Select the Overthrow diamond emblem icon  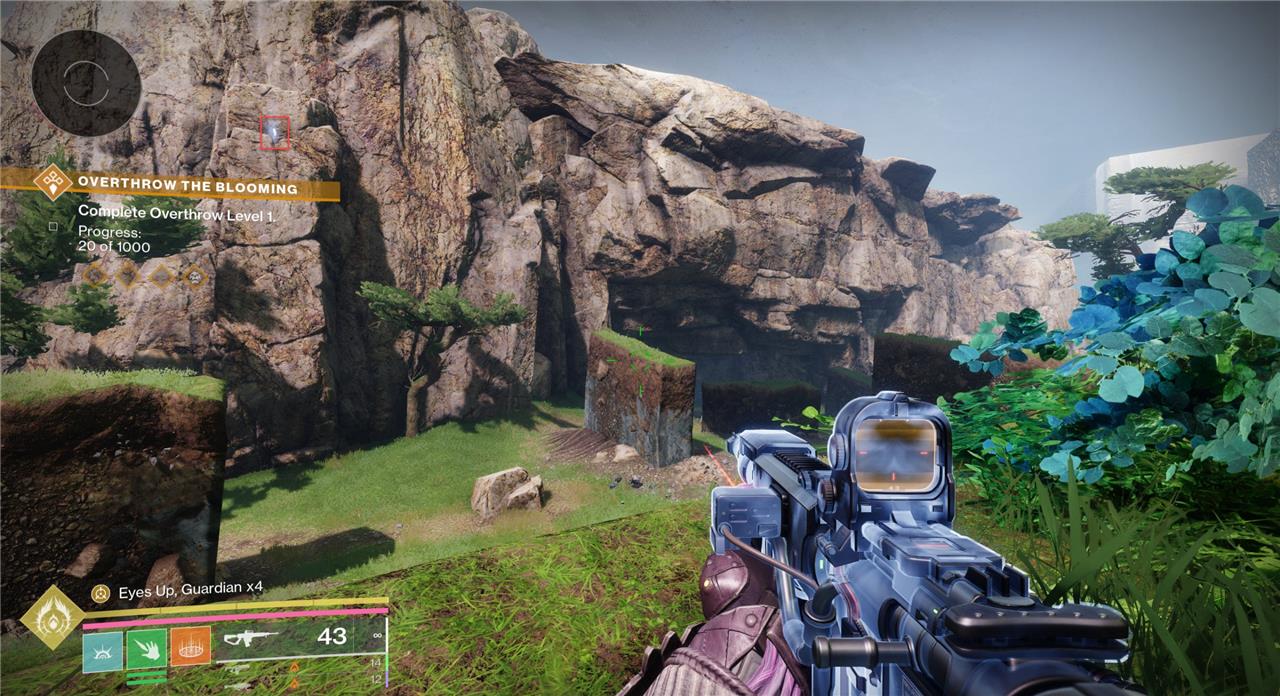(51, 183)
